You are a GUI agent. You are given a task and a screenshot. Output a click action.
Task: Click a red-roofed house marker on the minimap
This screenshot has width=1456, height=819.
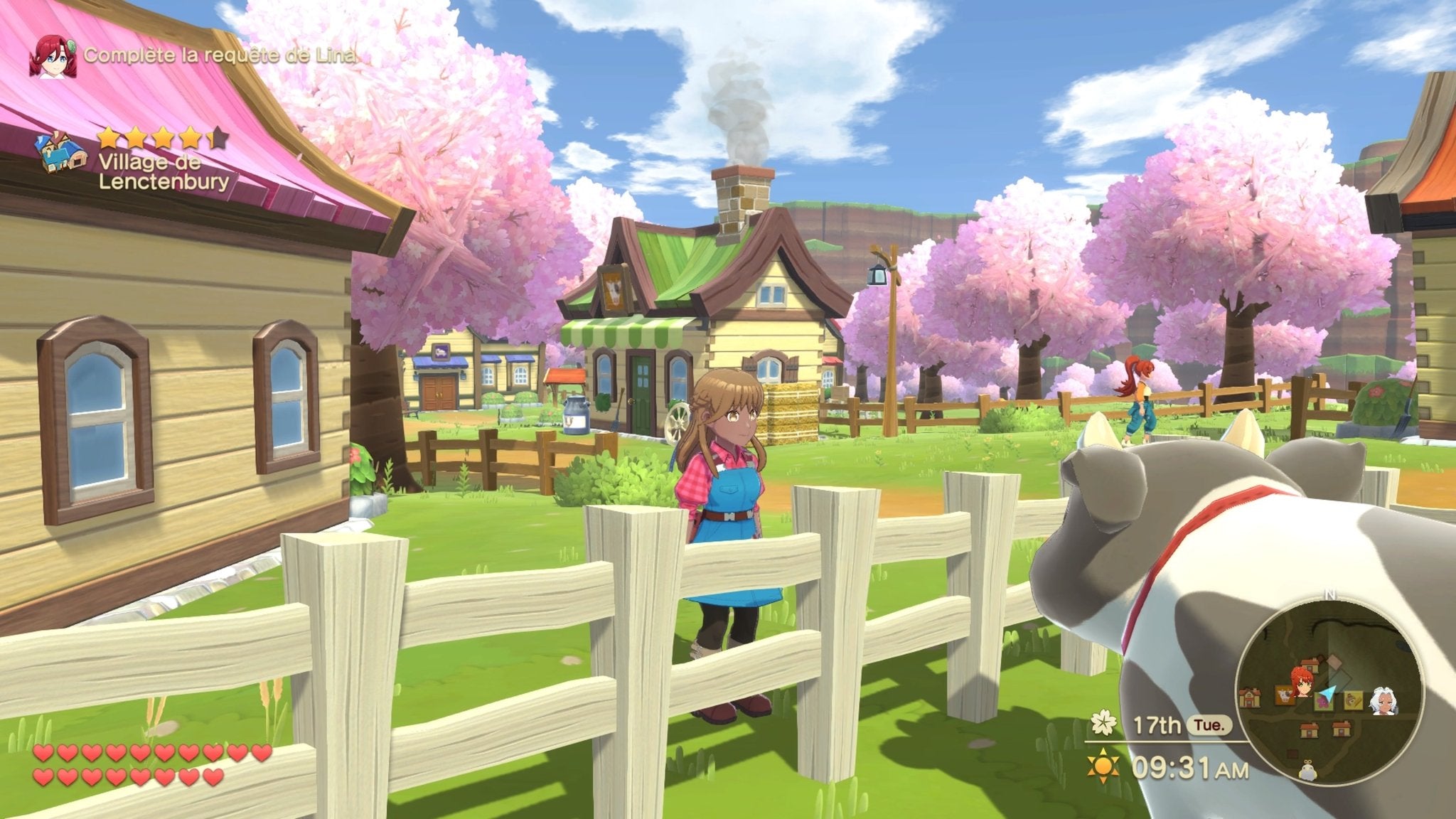click(x=1308, y=730)
